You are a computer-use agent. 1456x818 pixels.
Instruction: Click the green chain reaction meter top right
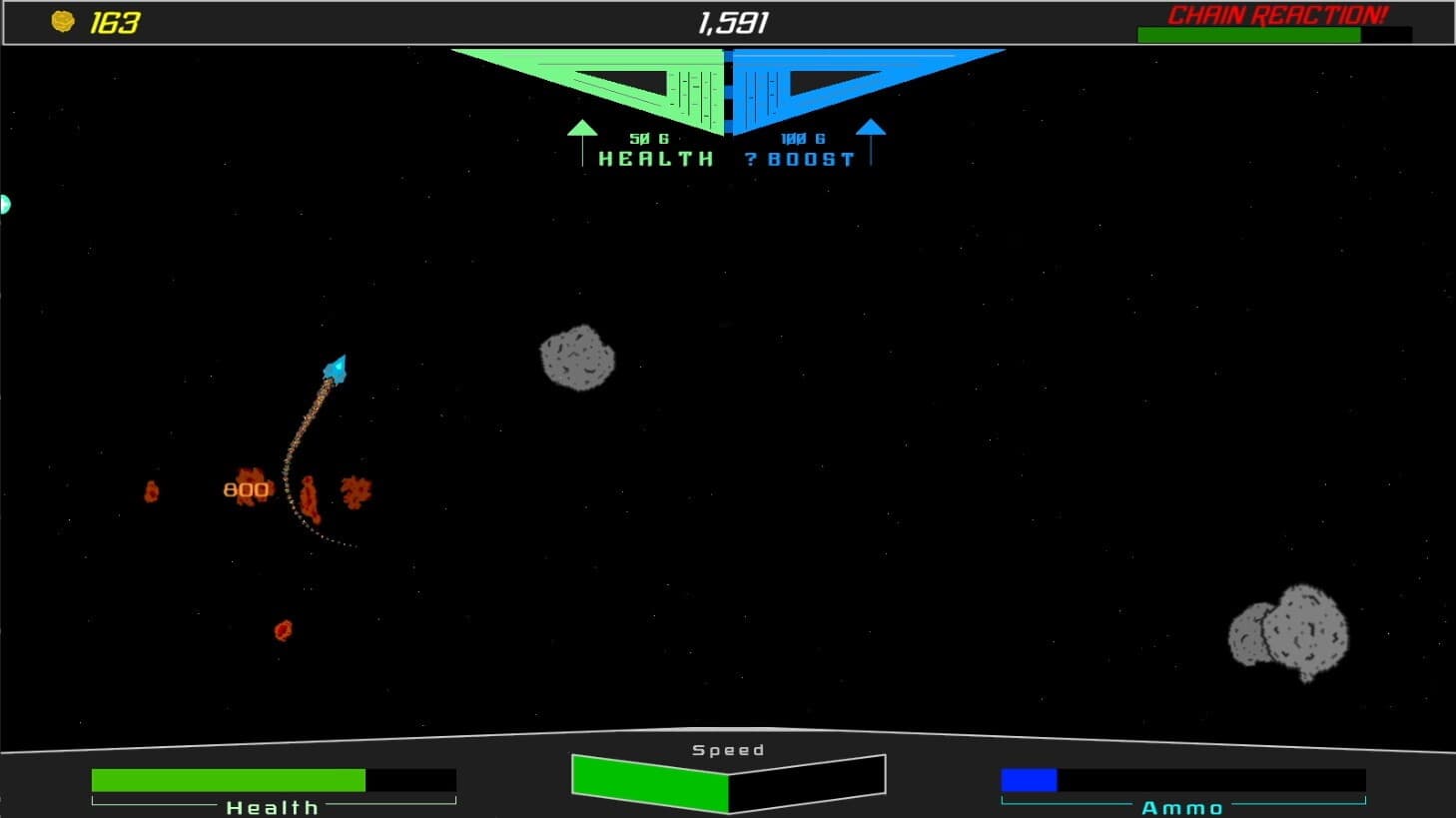[x=1250, y=34]
